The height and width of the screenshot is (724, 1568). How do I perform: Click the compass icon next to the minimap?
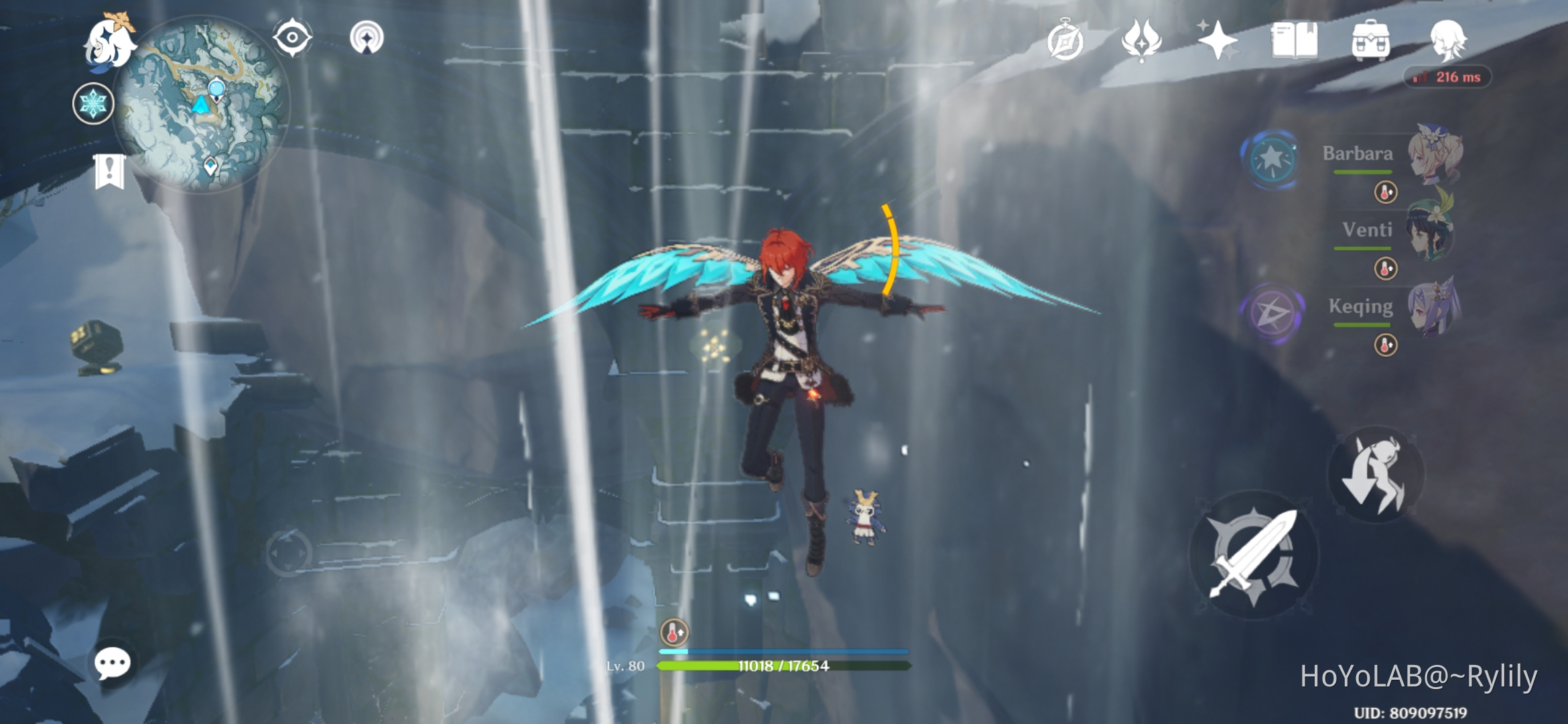[291, 37]
